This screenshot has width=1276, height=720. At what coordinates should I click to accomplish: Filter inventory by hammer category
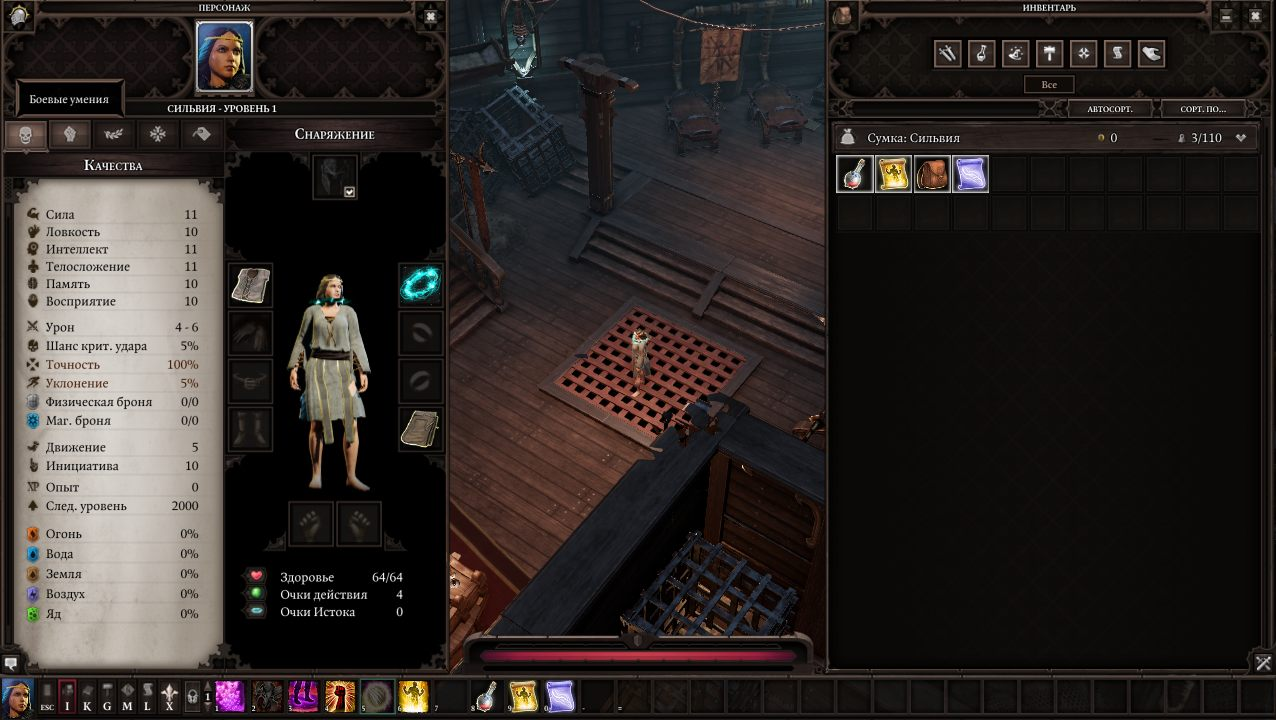[x=1049, y=54]
